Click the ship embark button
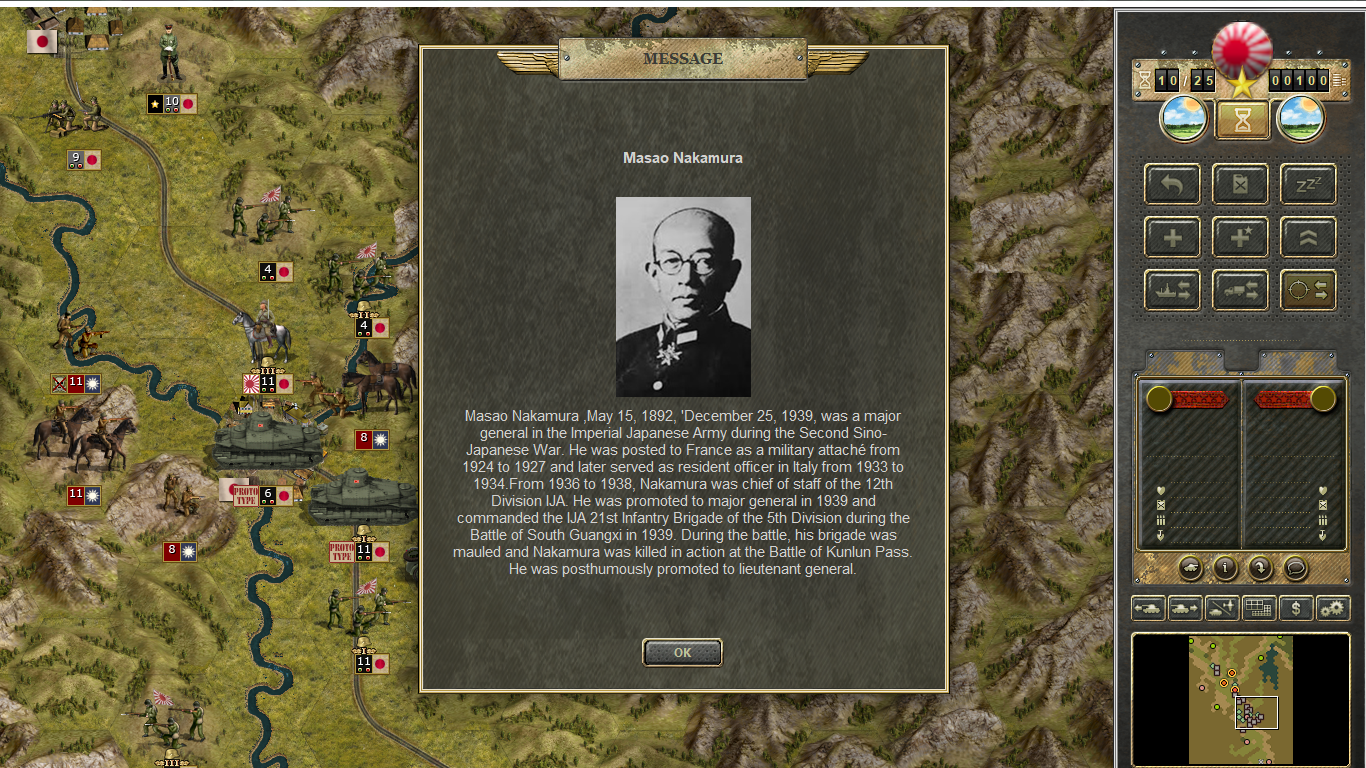Viewport: 1366px width, 768px height. coord(1172,290)
